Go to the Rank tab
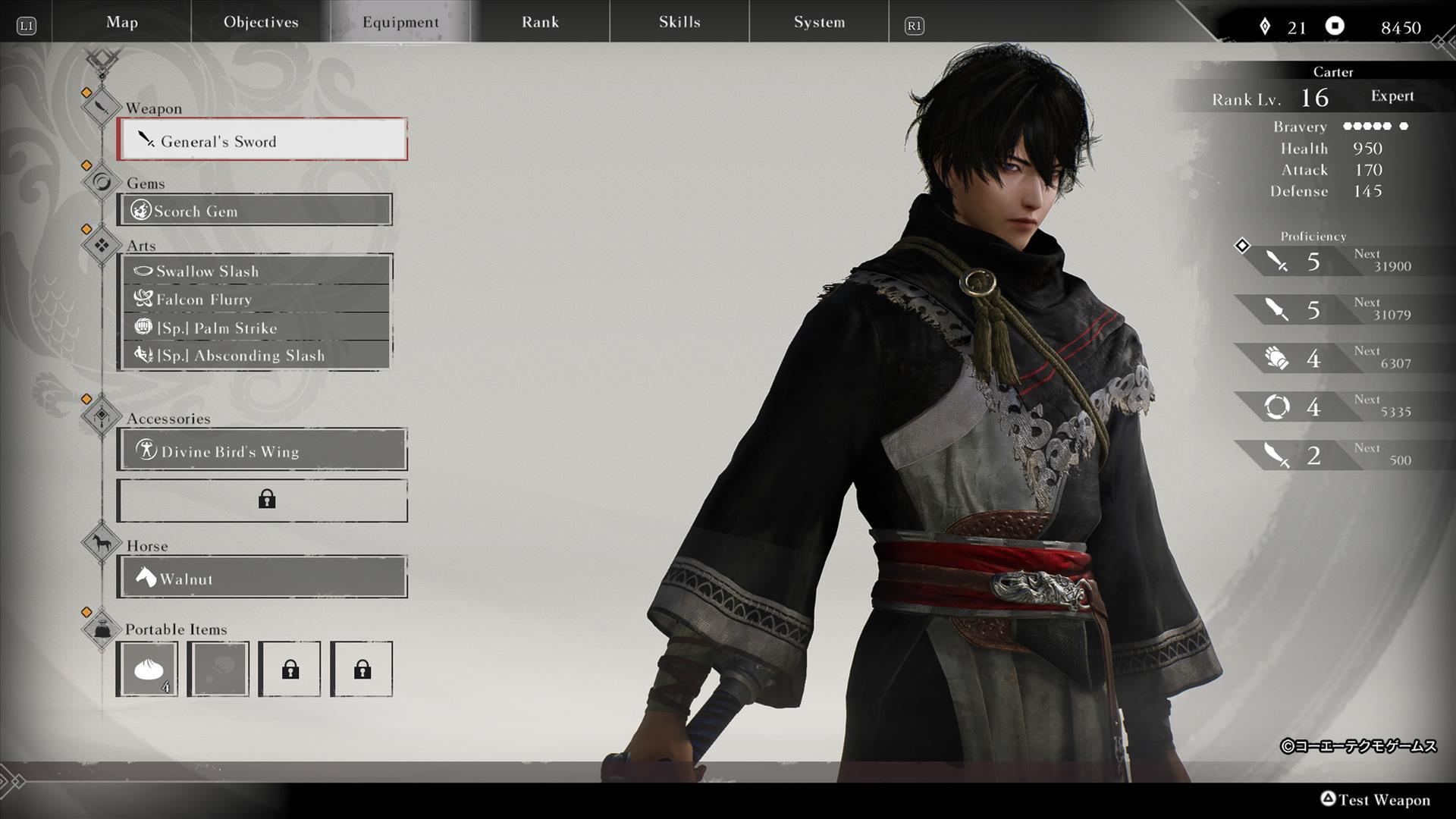The width and height of the screenshot is (1456, 819). (540, 22)
